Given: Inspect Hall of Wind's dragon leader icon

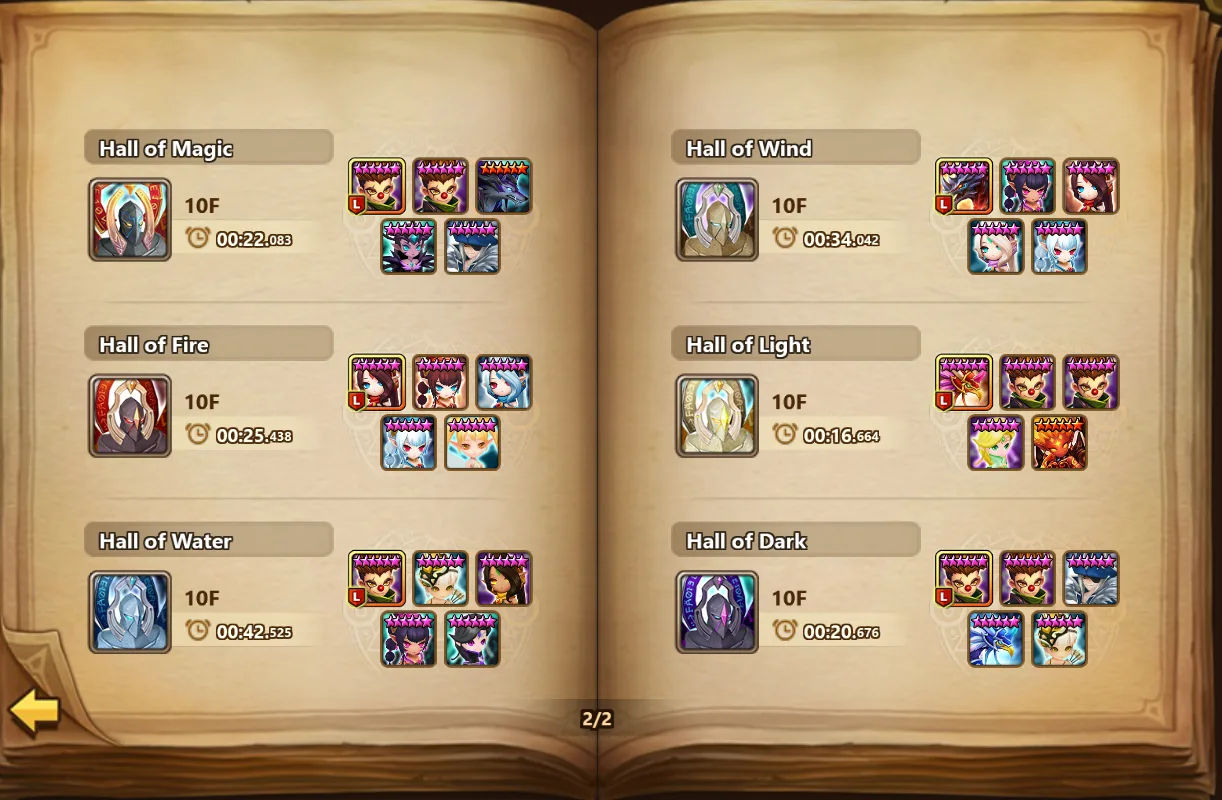Looking at the screenshot, I should [964, 186].
